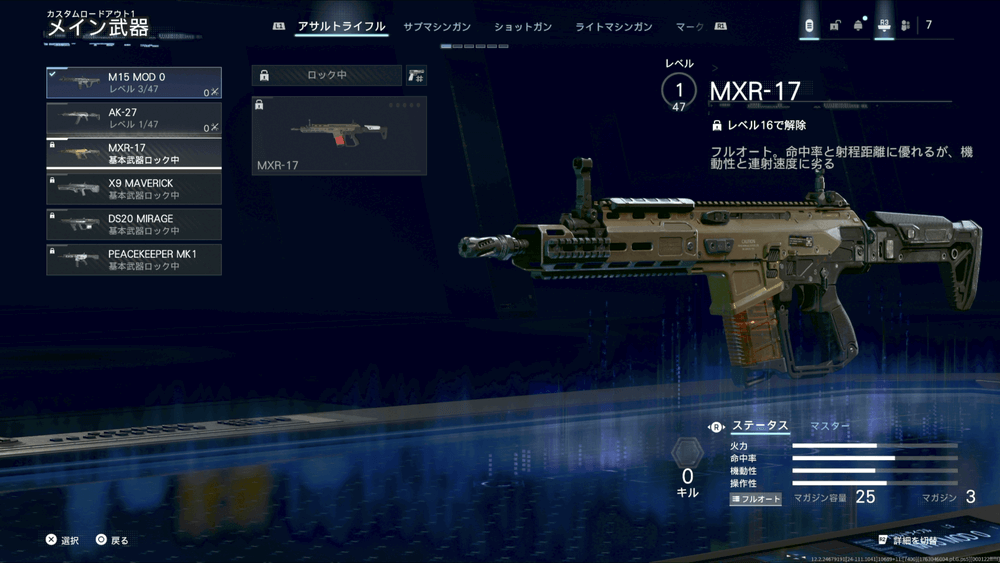The image size is (1000, 563).
Task: Pick the X9 MAVERICK weapon row
Action: click(134, 189)
